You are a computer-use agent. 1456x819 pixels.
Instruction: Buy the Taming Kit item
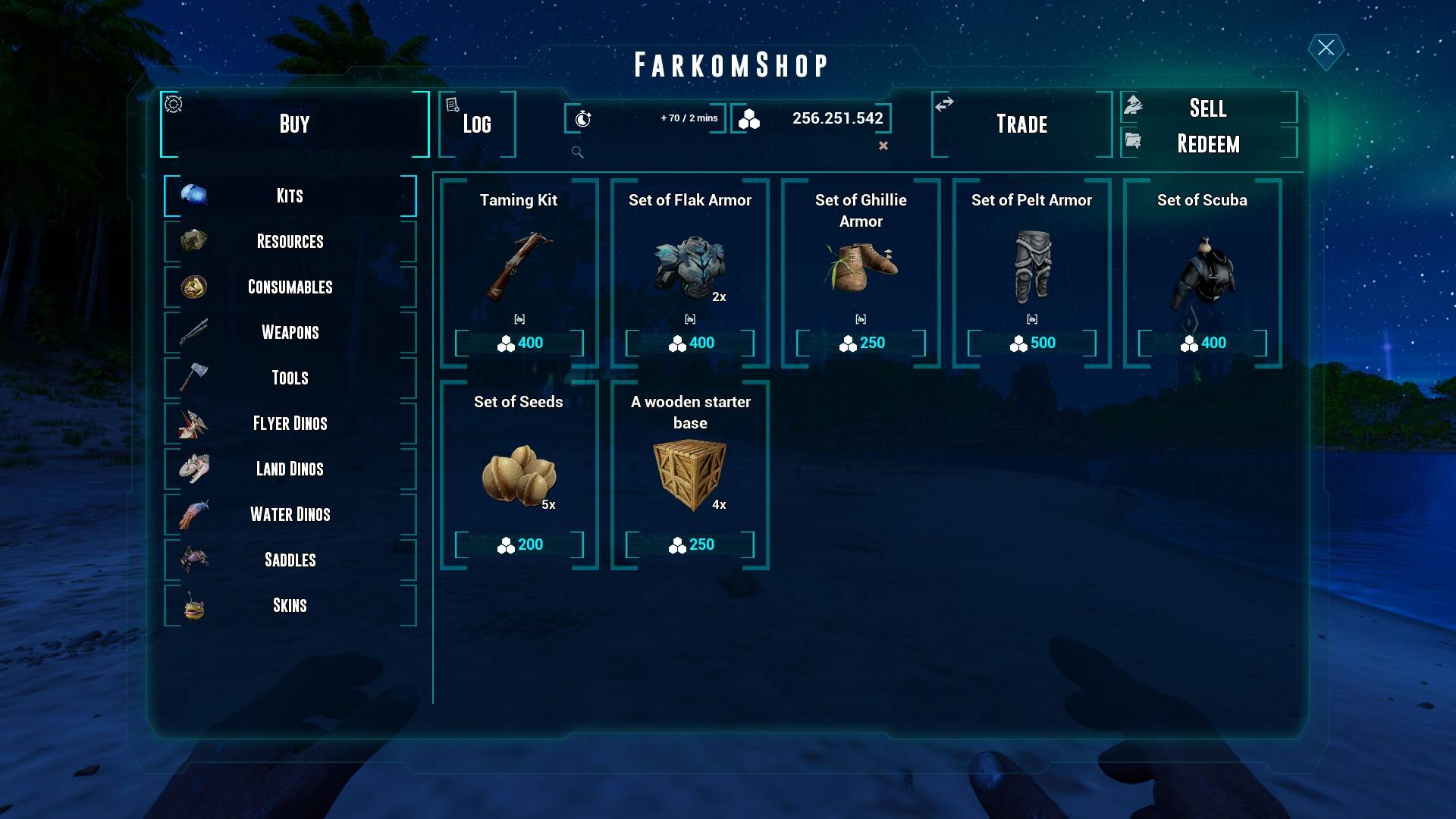(519, 343)
